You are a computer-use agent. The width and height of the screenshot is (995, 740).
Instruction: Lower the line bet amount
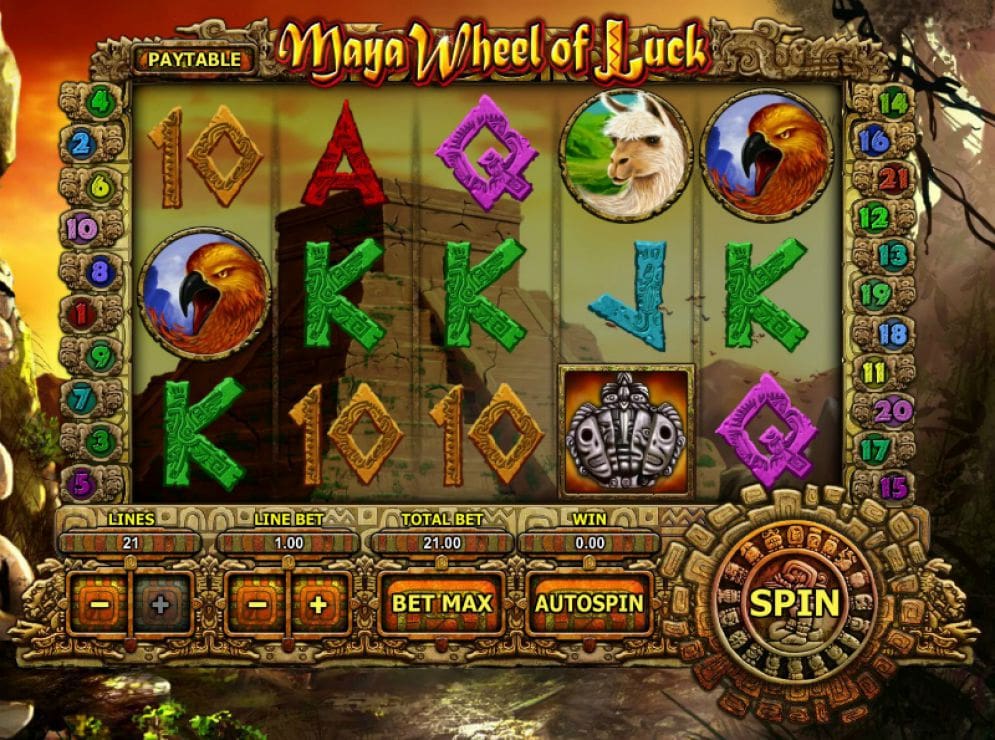(x=257, y=603)
